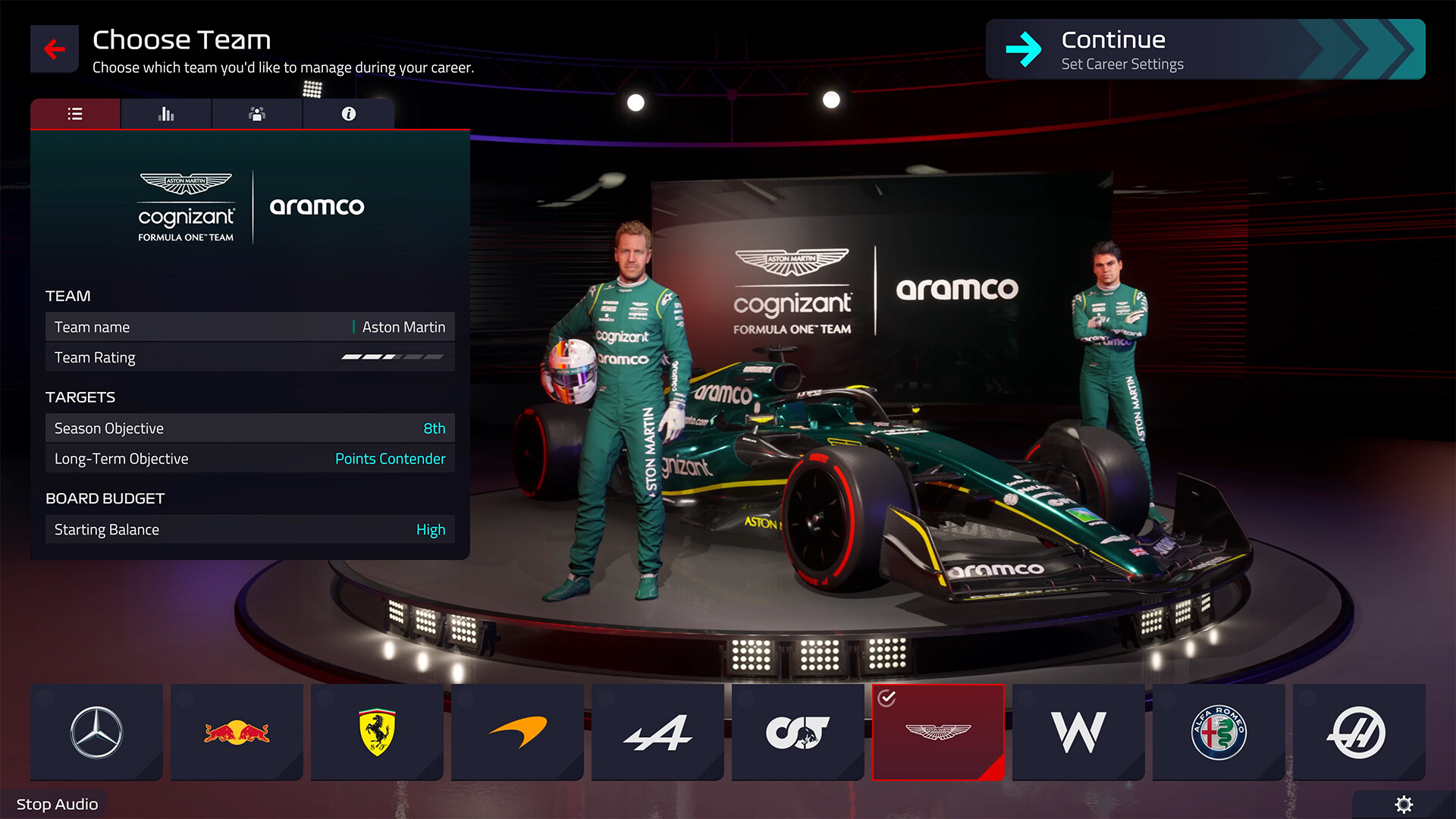Viewport: 1456px width, 819px height.
Task: Open the team statistics tab
Action: pos(165,114)
